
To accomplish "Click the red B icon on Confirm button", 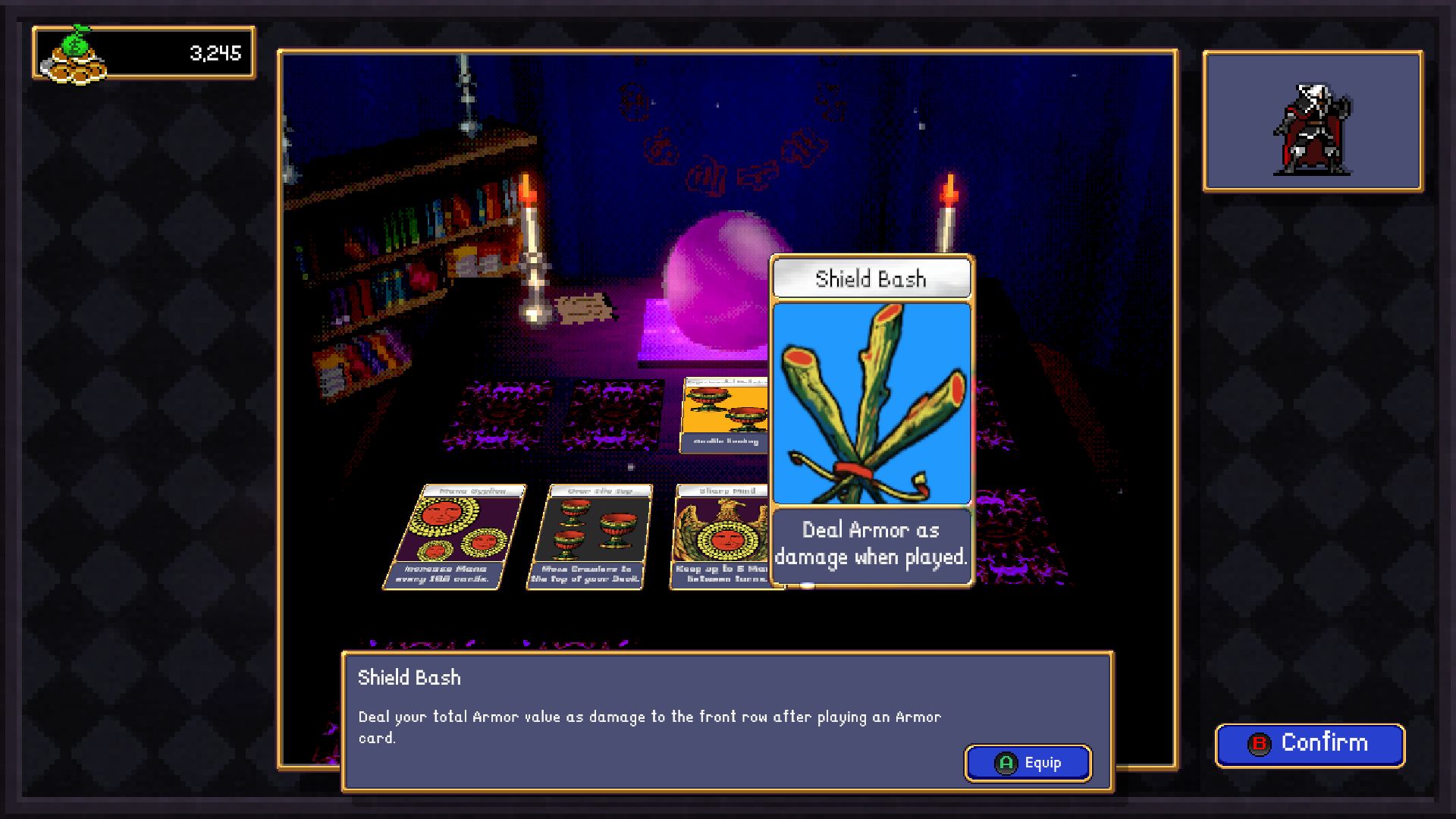I will coord(1261,743).
